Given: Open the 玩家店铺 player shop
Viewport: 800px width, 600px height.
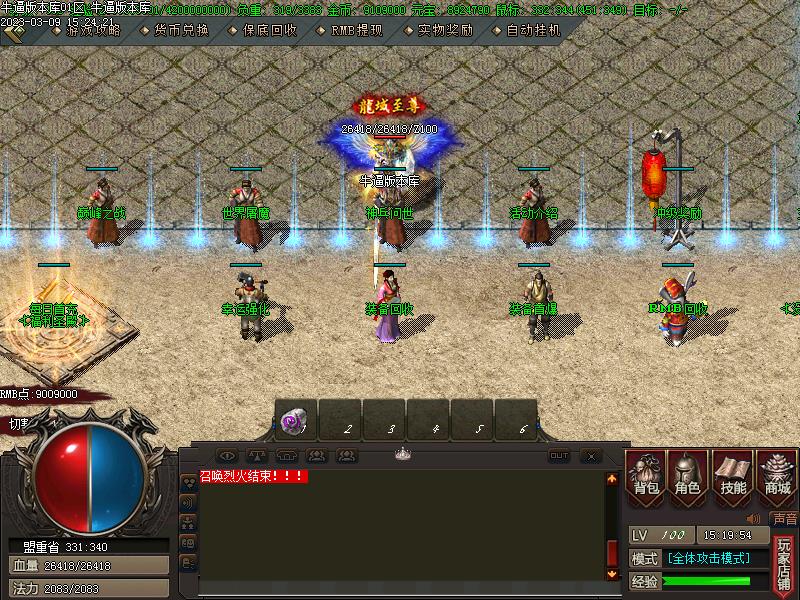Looking at the screenshot, I should (784, 563).
